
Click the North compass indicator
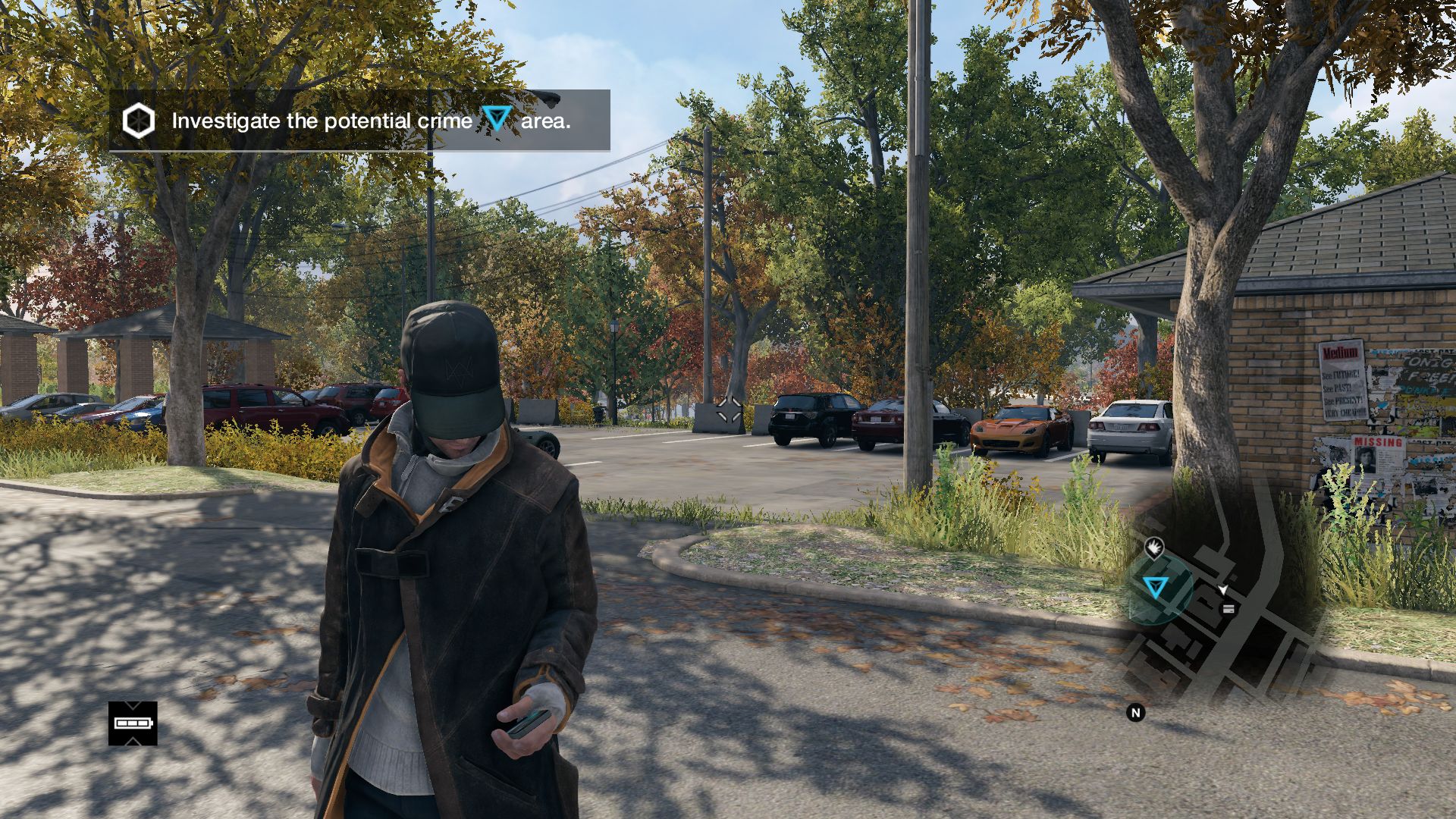click(1135, 713)
